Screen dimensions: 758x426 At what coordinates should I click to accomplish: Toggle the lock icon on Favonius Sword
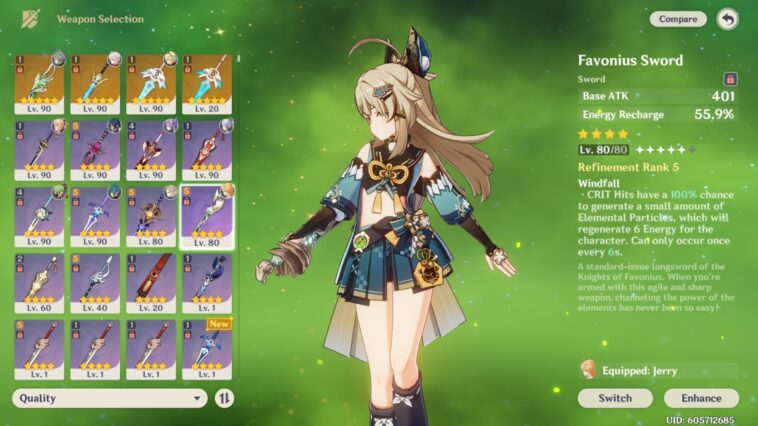pos(730,78)
